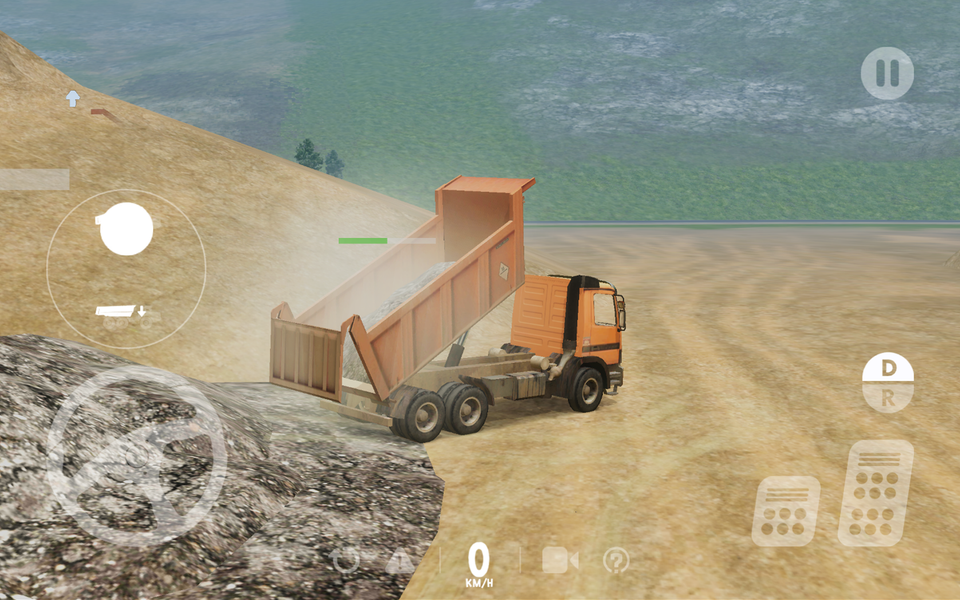Viewport: 960px width, 600px height.
Task: Shift into Reverse gear
Action: click(x=888, y=397)
